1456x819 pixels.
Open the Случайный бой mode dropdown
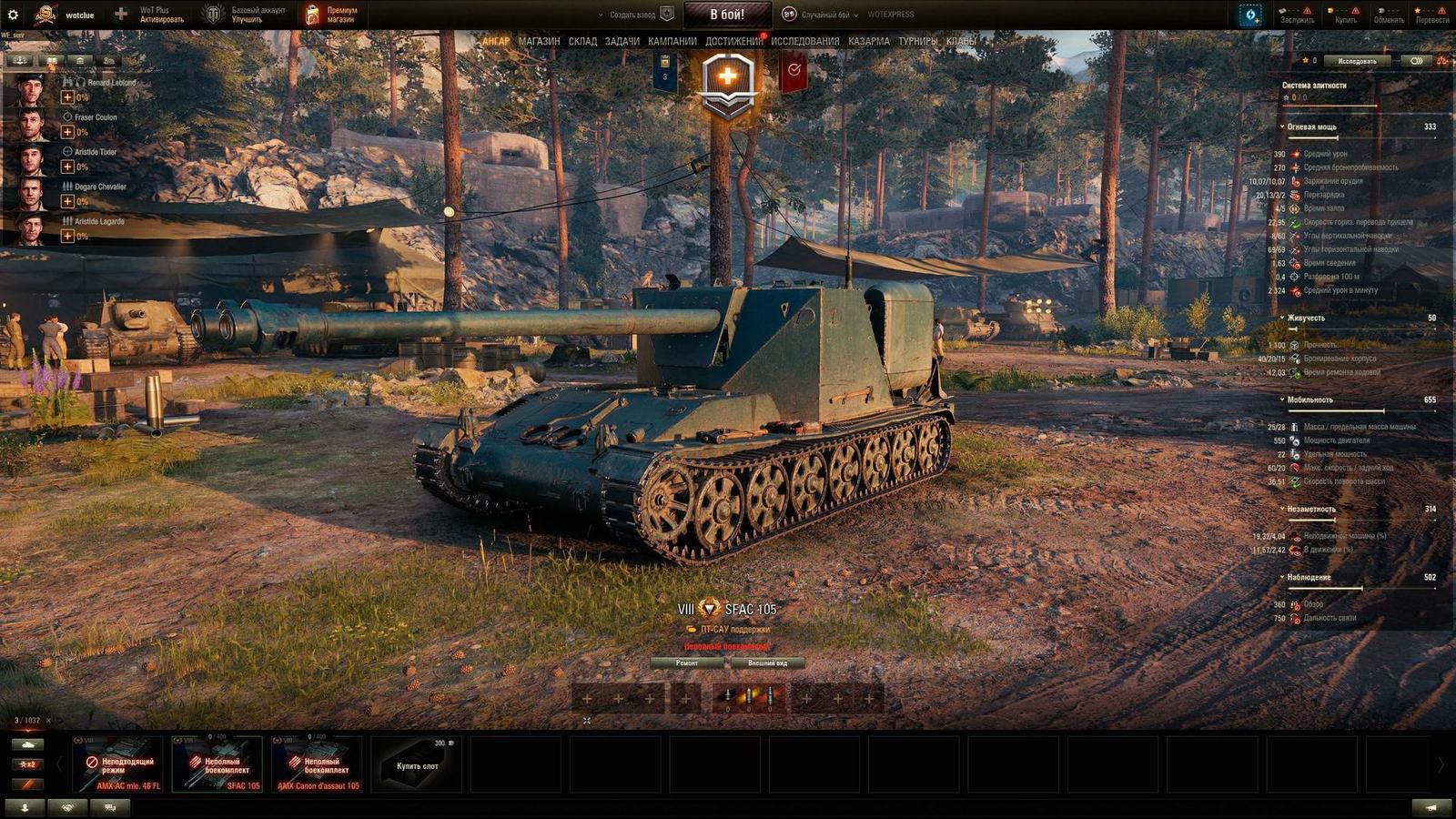pos(824,15)
